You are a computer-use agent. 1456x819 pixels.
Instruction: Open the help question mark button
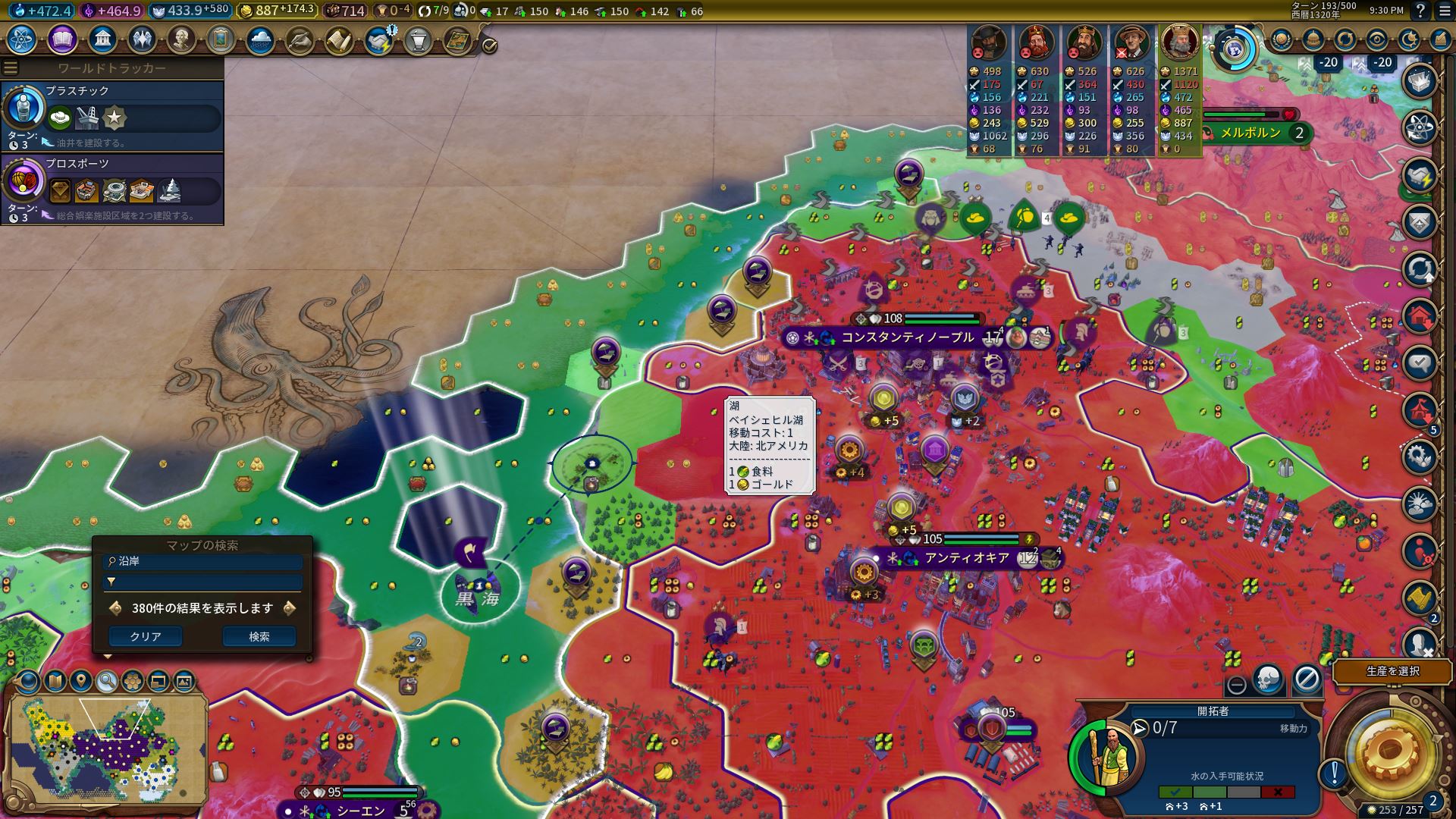pyautogui.click(x=1420, y=11)
